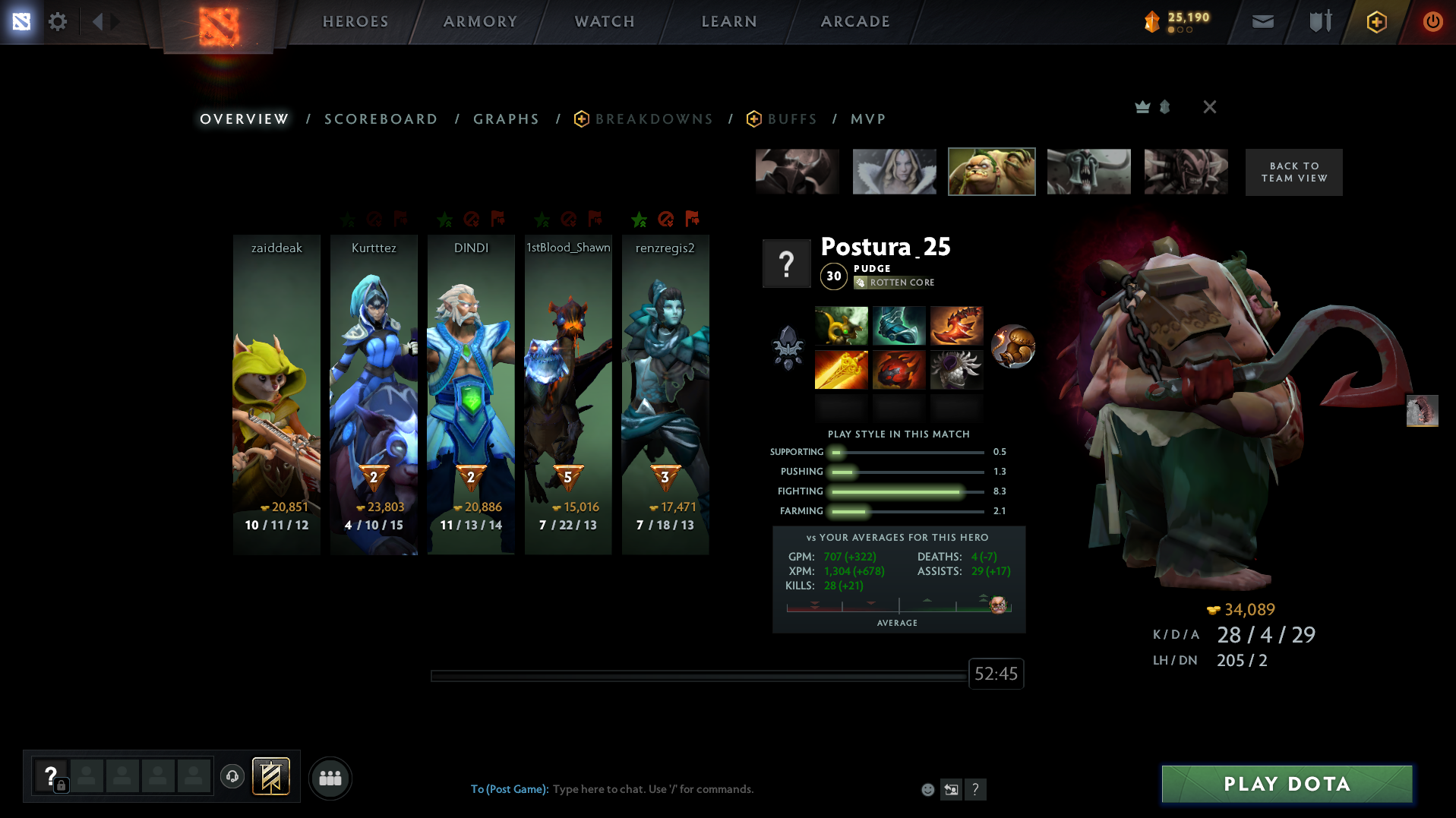This screenshot has width=1456, height=818.
Task: Select the Crystal Maiden hero portrait
Action: (x=894, y=172)
